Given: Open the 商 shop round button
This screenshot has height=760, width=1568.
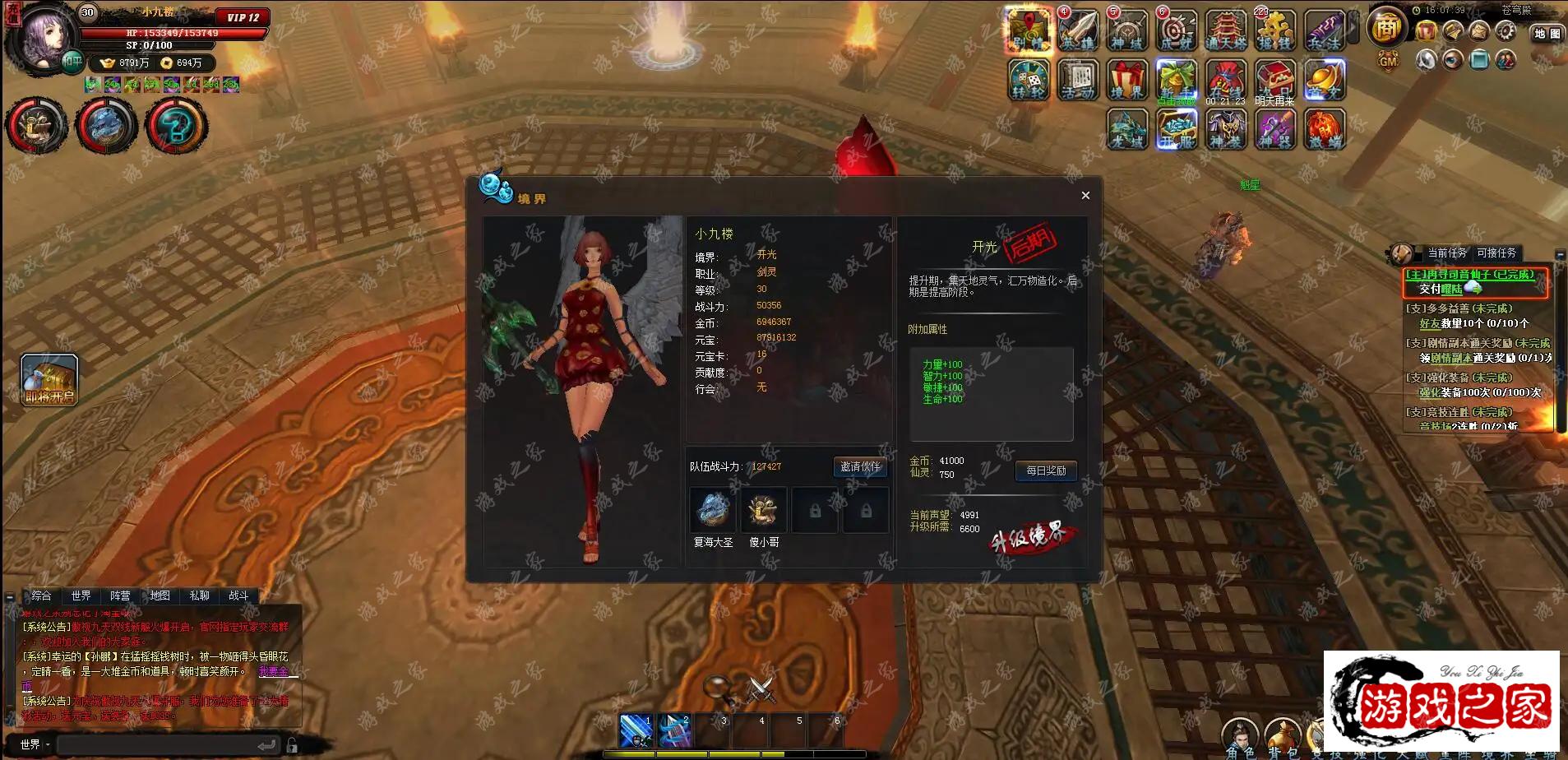Looking at the screenshot, I should coord(1386,28).
